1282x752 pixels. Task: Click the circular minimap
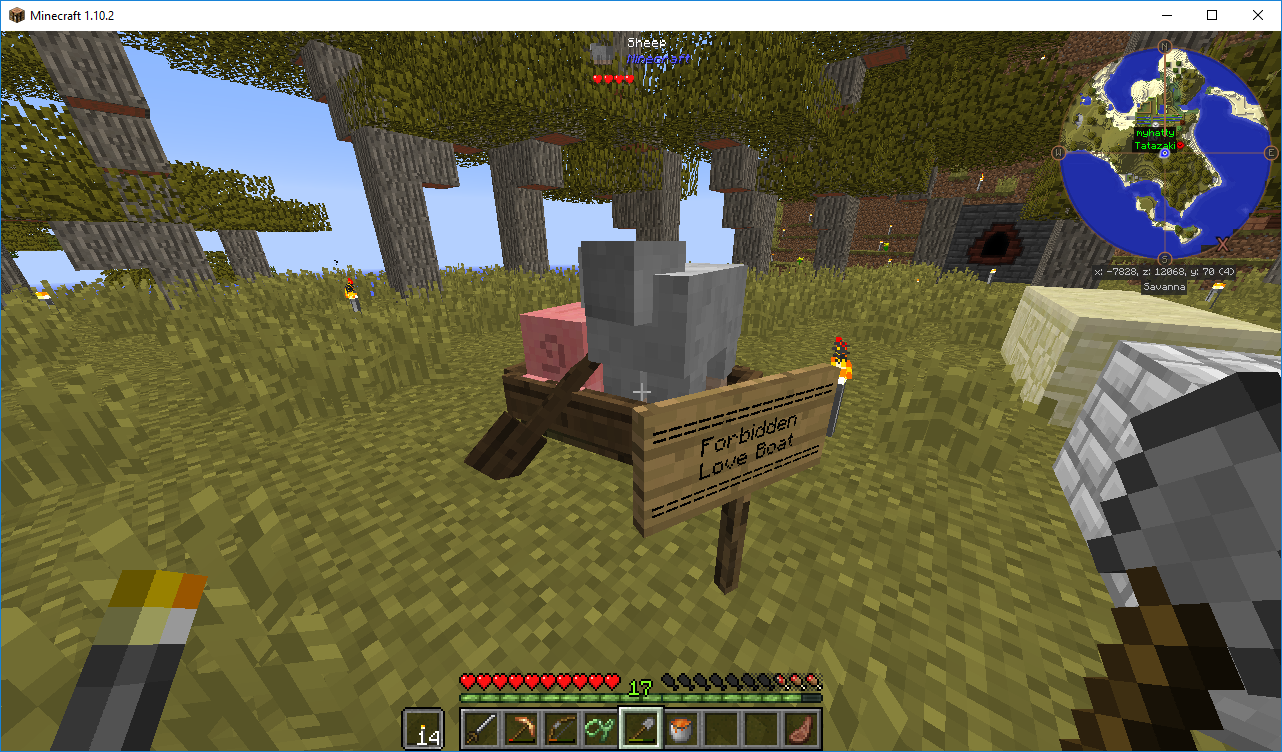point(1165,153)
